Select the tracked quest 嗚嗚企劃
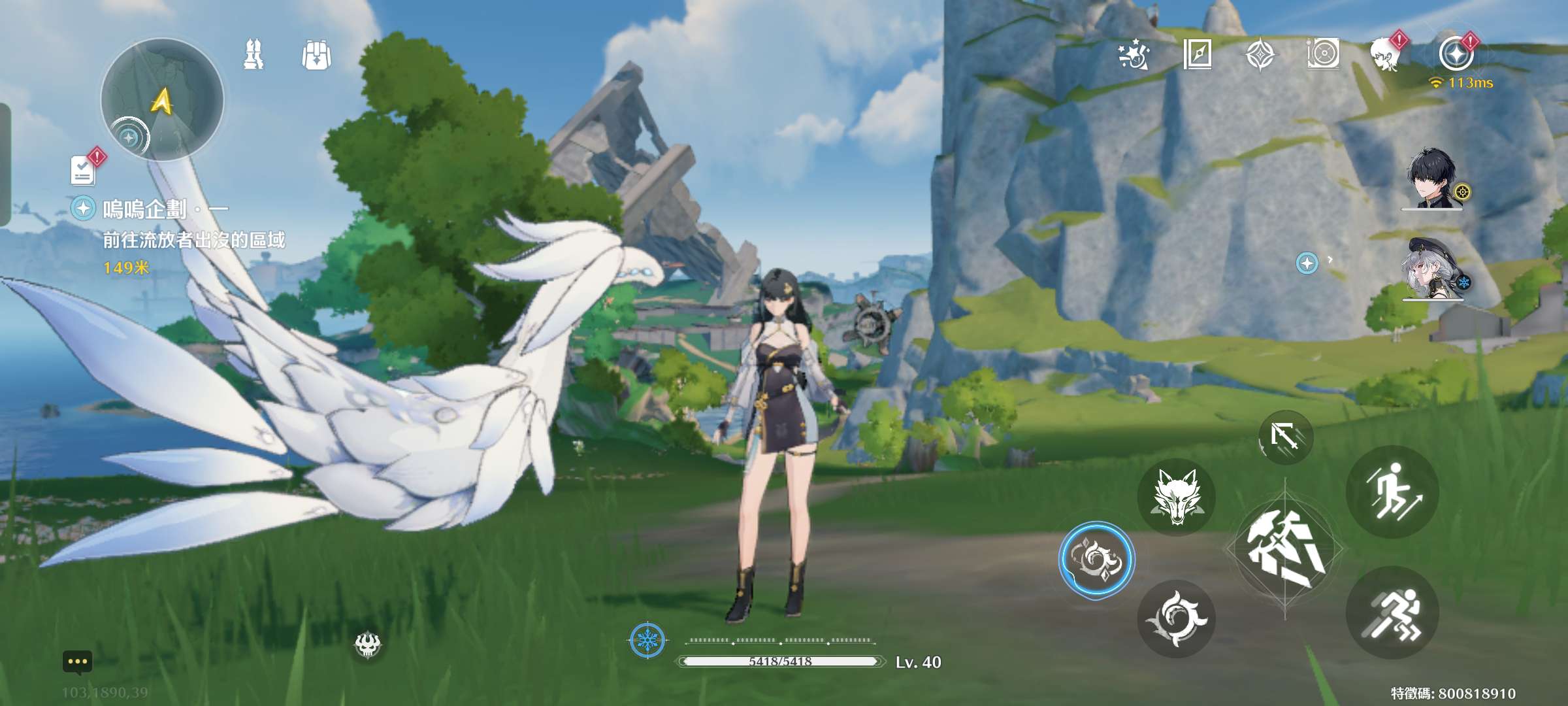This screenshot has width=1568, height=706. coord(145,209)
